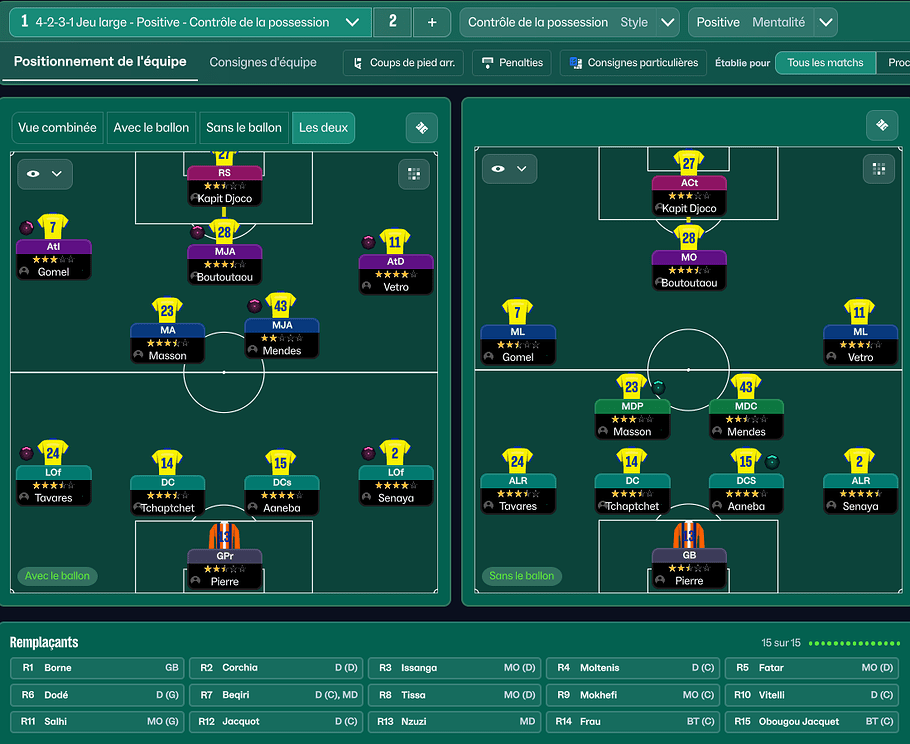Select Boutoutaou's MO card on right pitch

(x=689, y=269)
